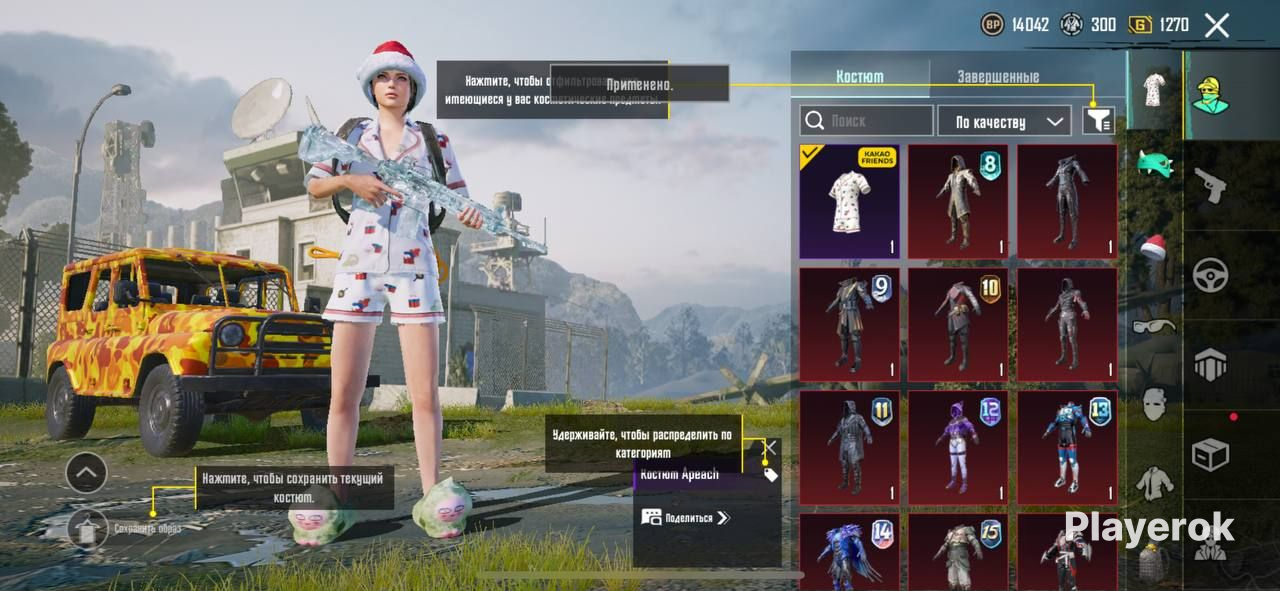Tap Поделиться to share the costume

(686, 518)
